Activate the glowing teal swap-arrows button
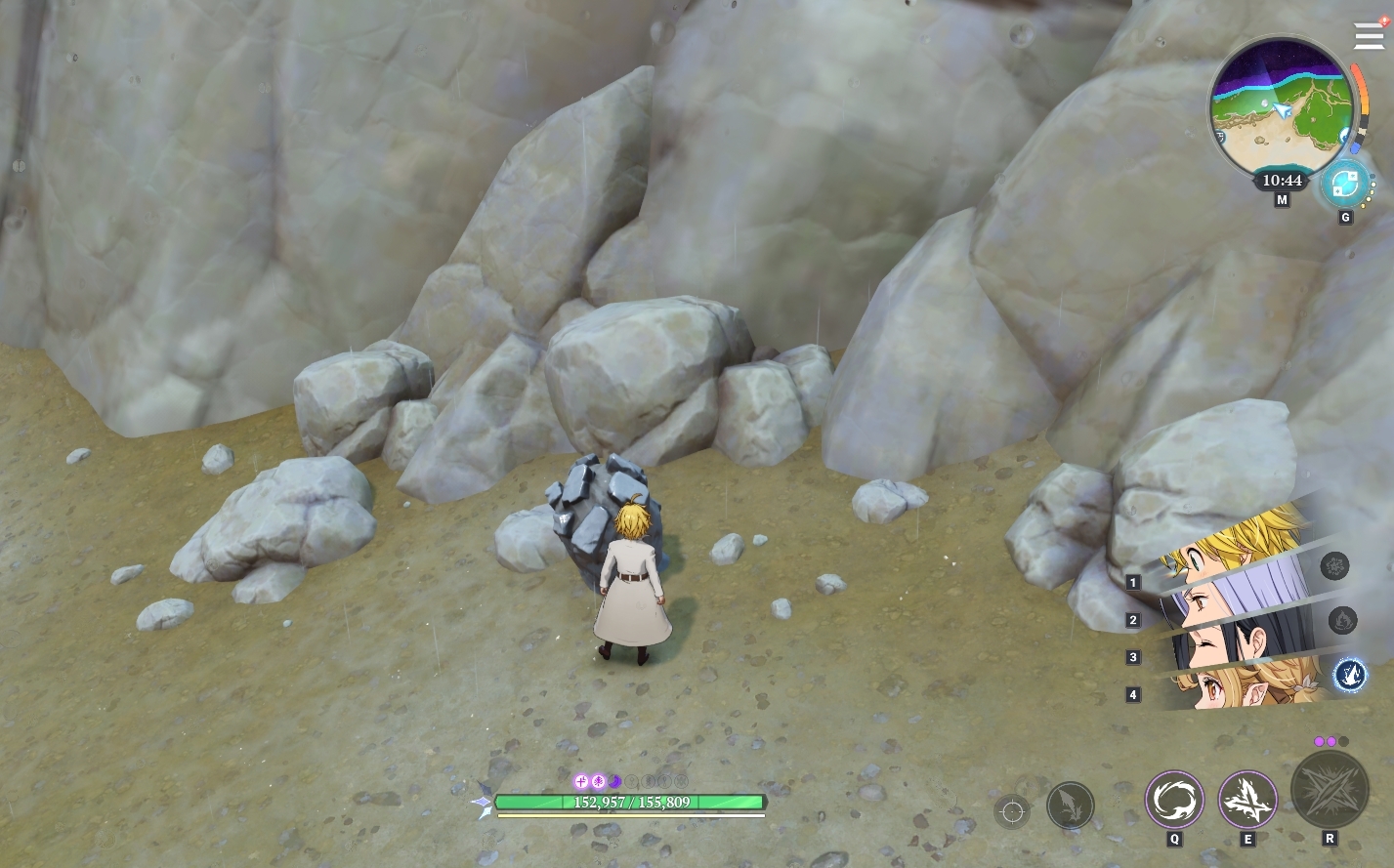1394x868 pixels. click(x=1344, y=184)
